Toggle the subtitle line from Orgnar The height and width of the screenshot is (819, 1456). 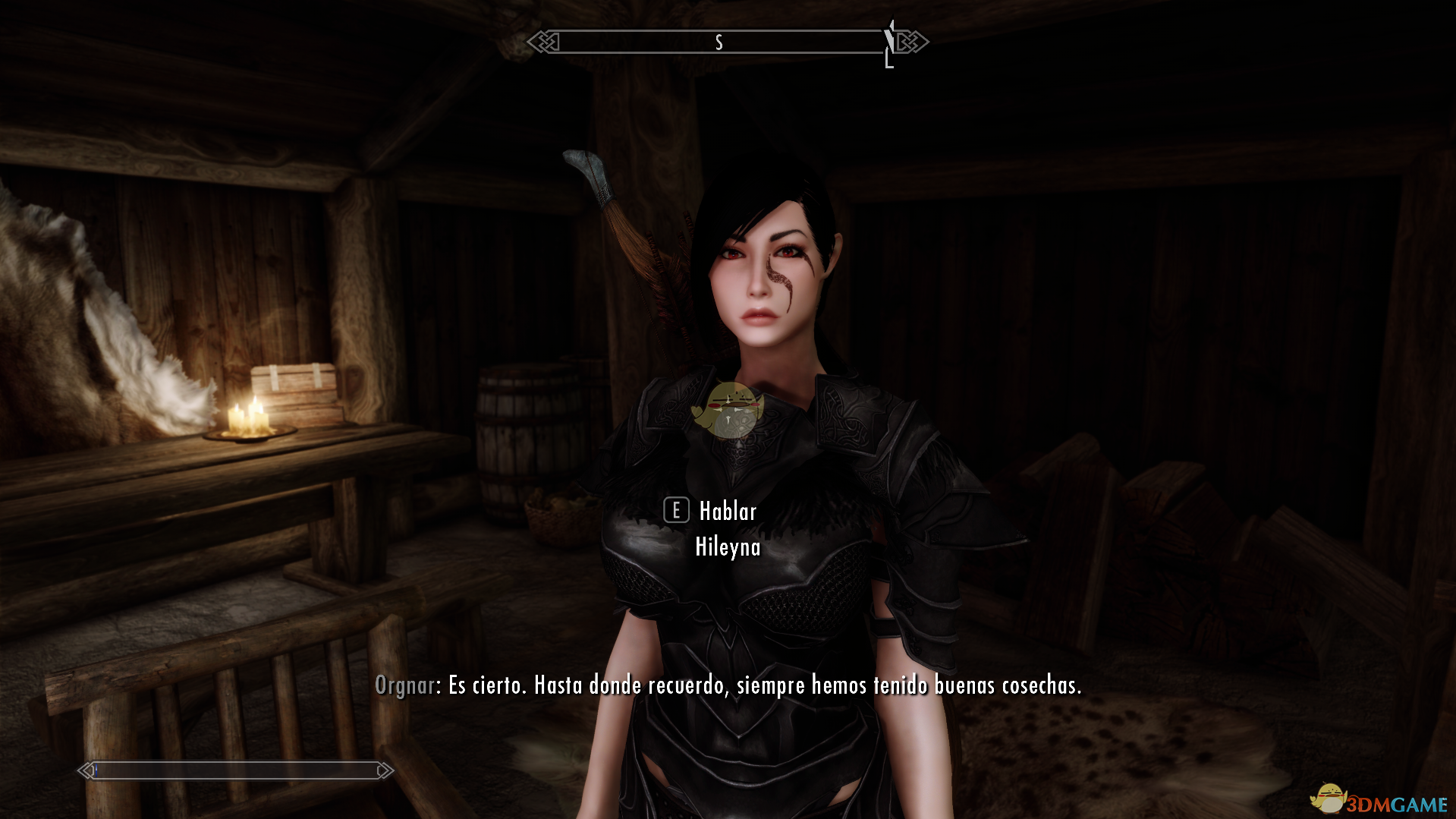pos(728,685)
